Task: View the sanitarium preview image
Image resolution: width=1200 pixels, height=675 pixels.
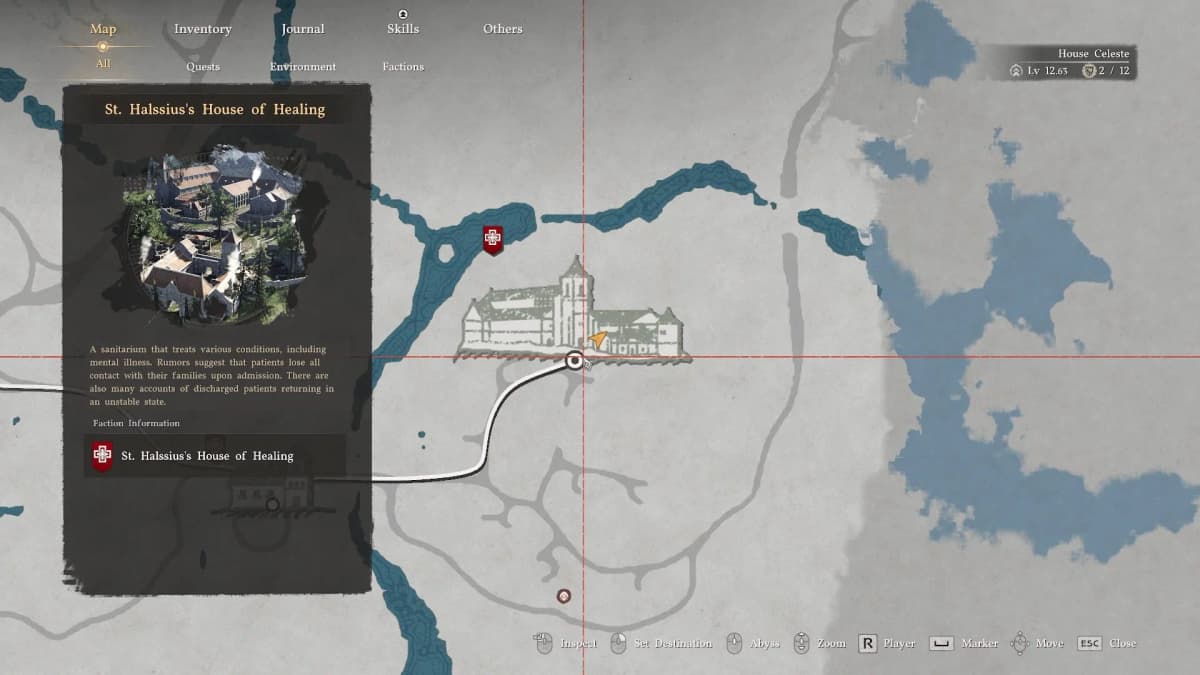Action: [x=216, y=233]
